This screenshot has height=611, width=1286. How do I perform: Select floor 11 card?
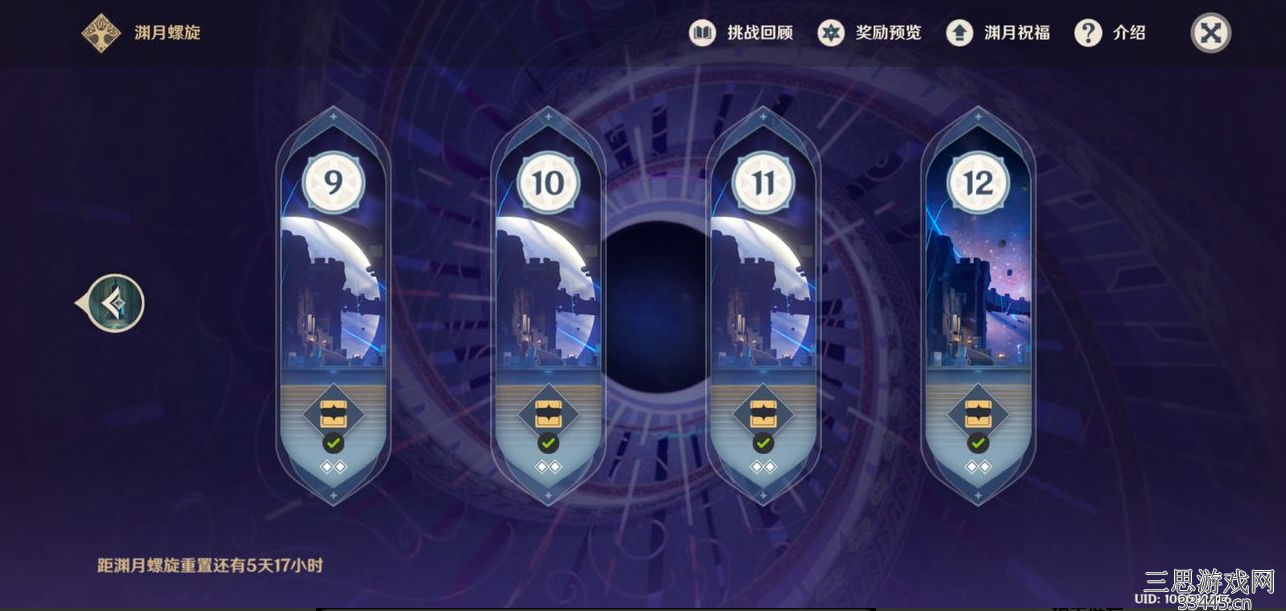coord(762,290)
